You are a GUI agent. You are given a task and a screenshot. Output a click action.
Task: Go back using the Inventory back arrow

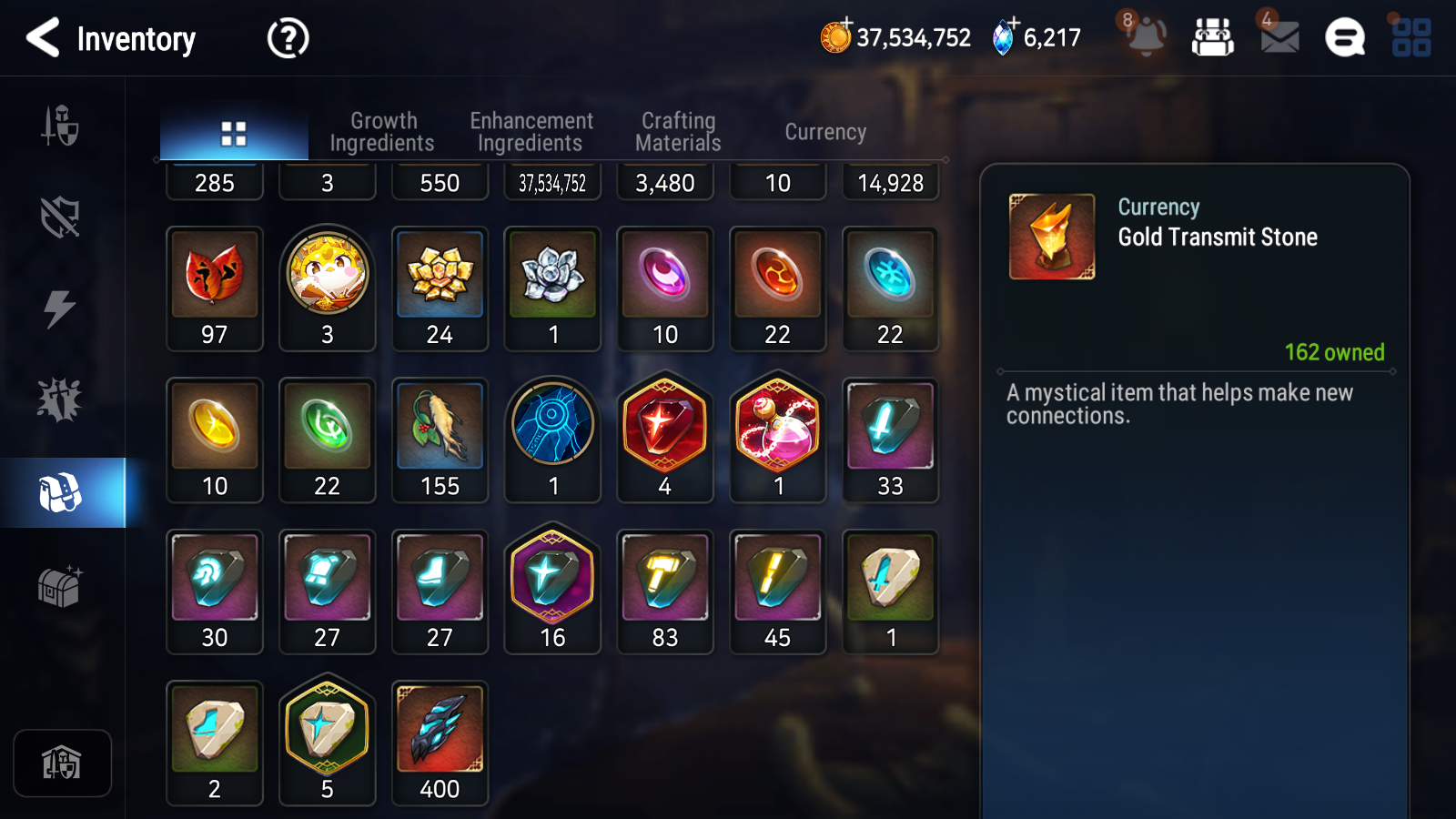click(43, 38)
